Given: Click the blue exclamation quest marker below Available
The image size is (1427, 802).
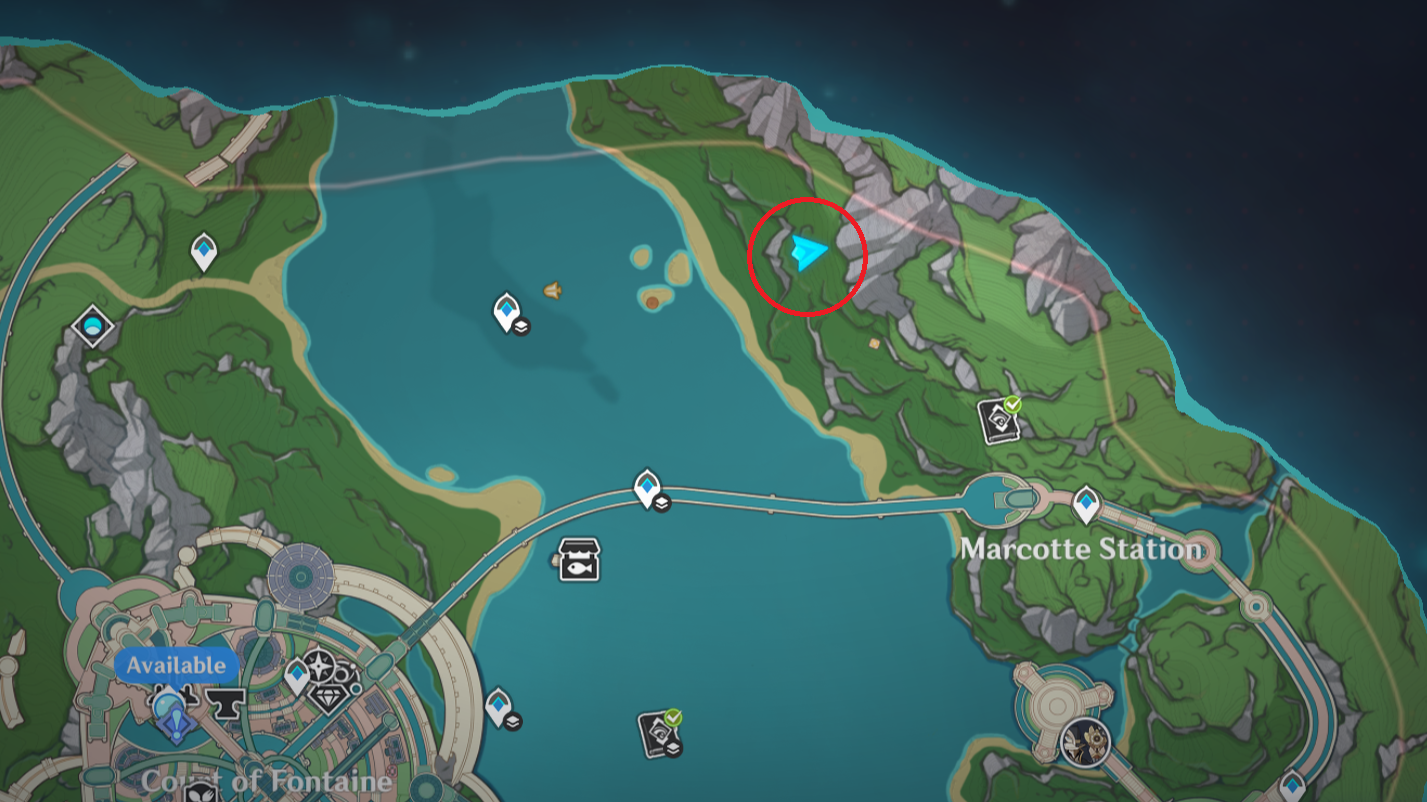Looking at the screenshot, I should (175, 725).
